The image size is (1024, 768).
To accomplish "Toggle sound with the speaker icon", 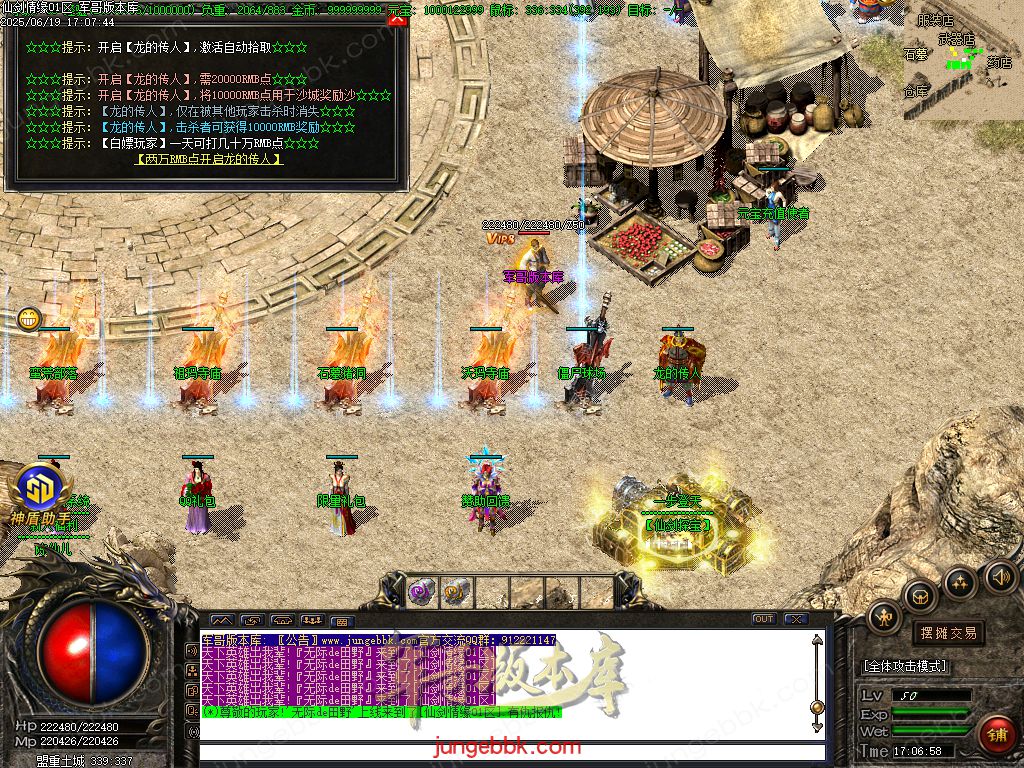I will click(999, 576).
